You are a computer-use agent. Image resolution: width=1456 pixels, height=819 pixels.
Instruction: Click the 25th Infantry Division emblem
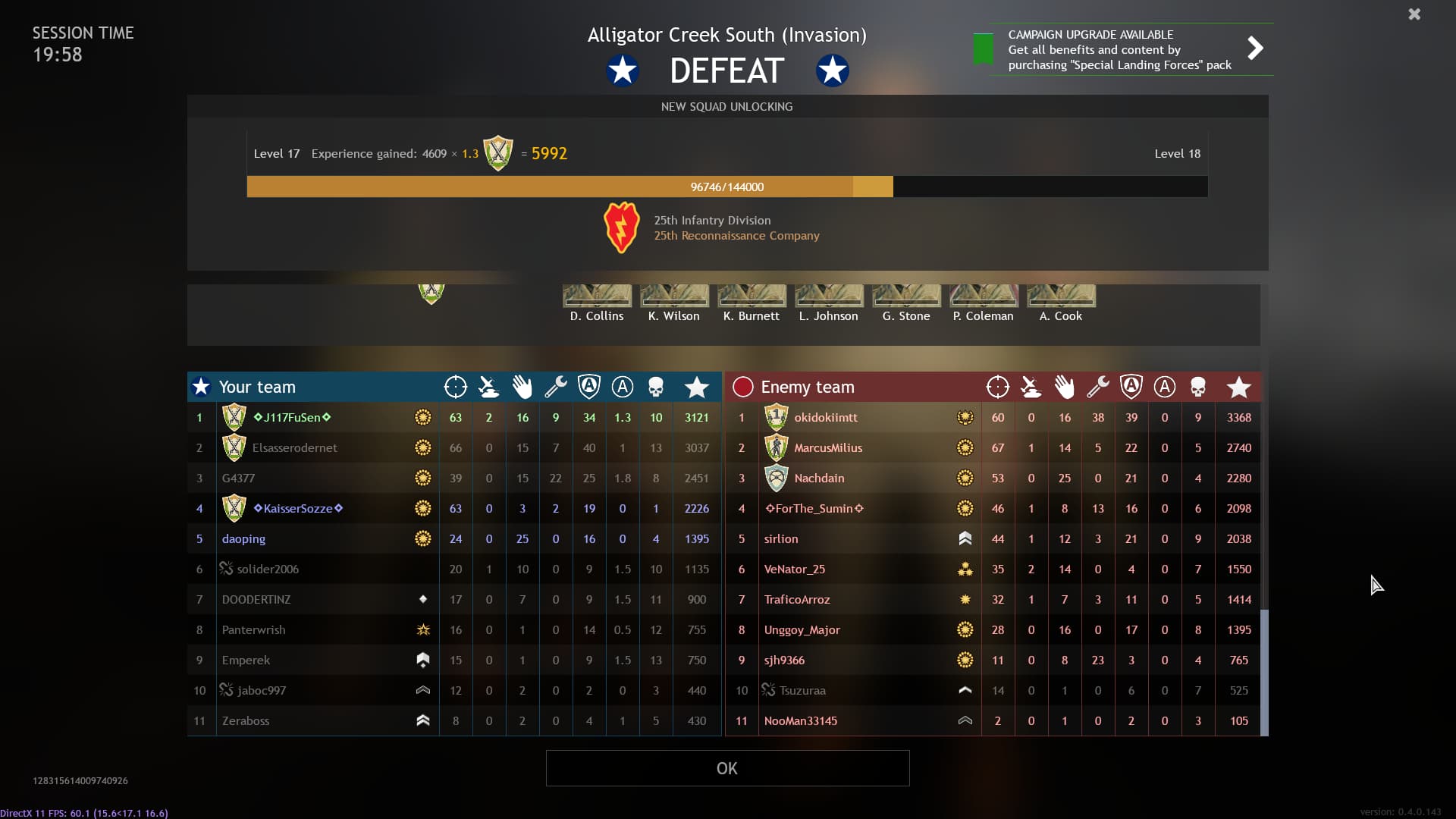[622, 227]
